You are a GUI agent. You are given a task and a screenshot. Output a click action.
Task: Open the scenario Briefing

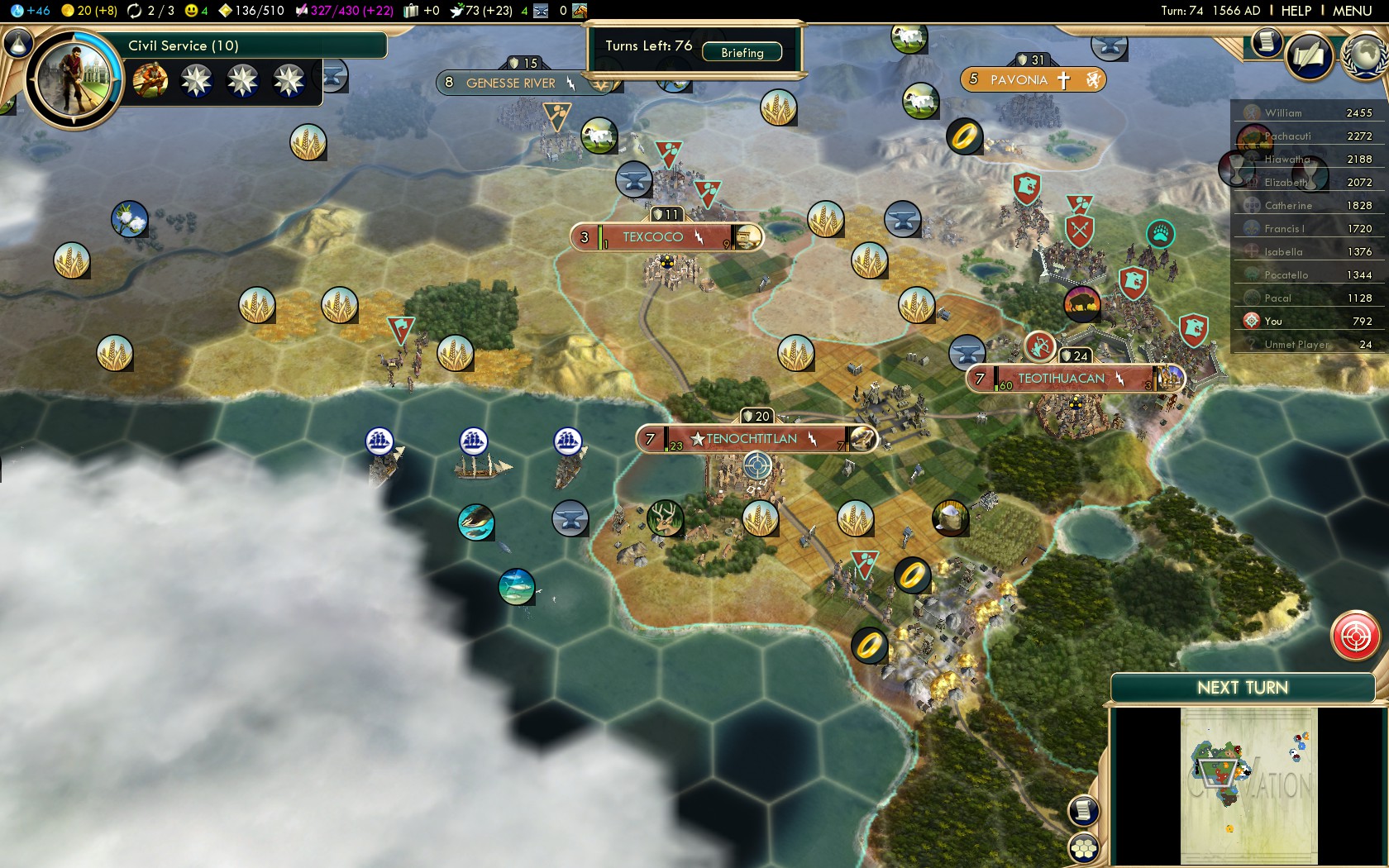pos(742,52)
